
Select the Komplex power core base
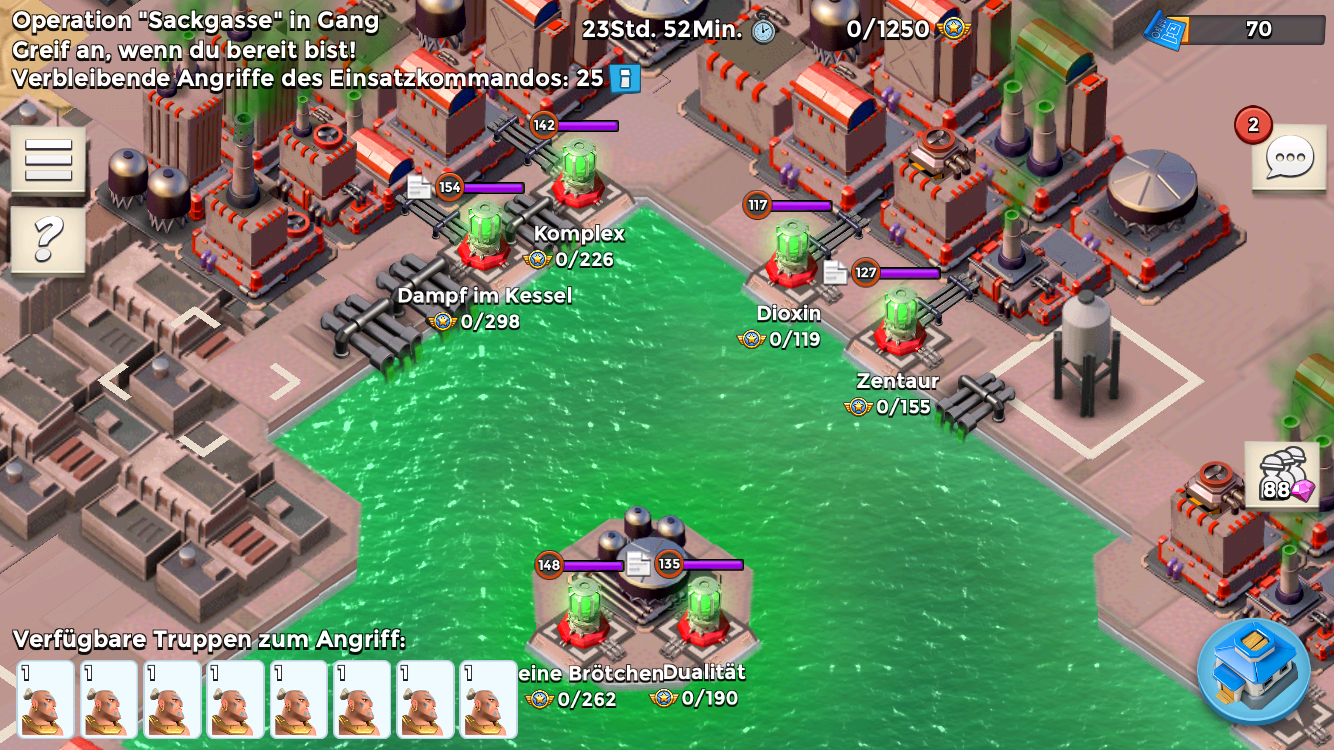(579, 171)
